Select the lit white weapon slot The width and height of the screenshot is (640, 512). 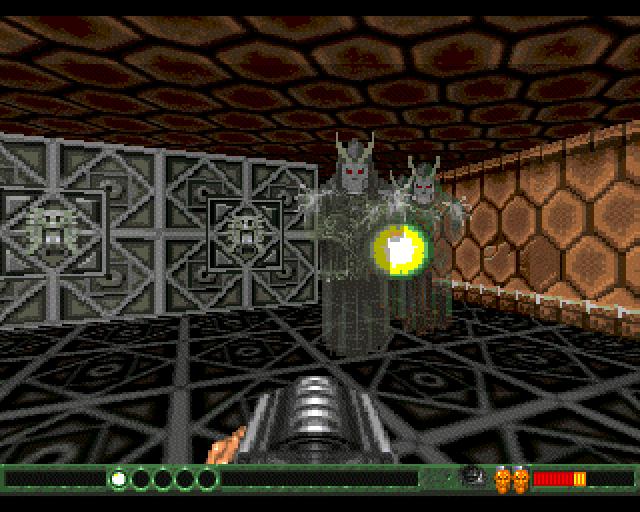pyautogui.click(x=118, y=479)
